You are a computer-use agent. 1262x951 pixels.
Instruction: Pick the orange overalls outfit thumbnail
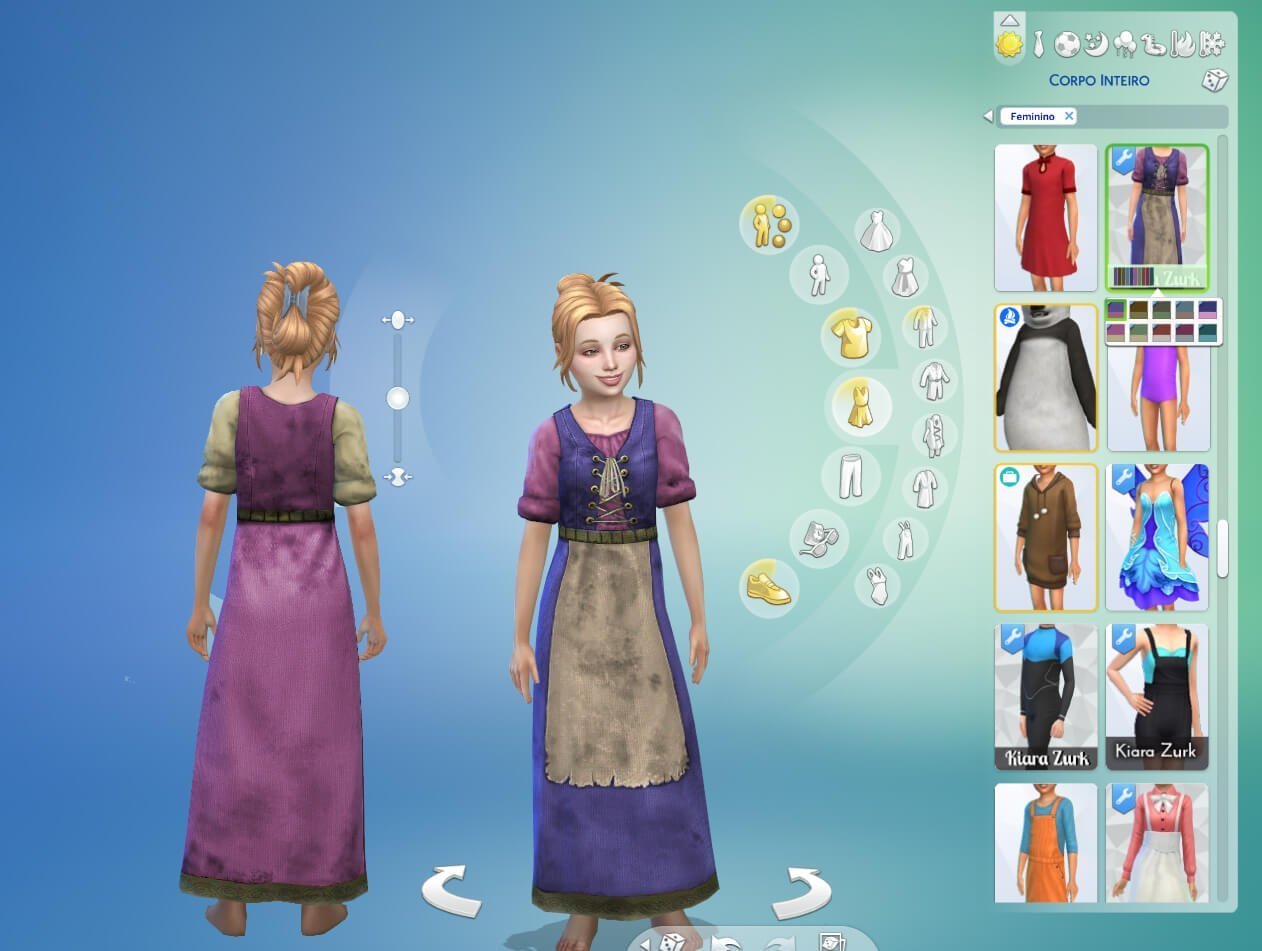tap(1045, 843)
